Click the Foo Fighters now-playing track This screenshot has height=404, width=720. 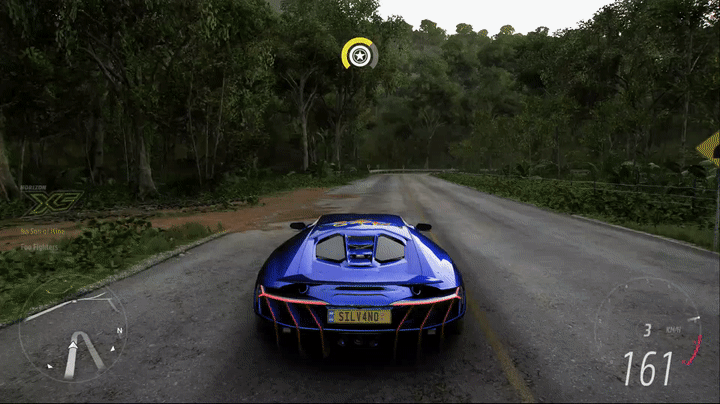(x=39, y=245)
